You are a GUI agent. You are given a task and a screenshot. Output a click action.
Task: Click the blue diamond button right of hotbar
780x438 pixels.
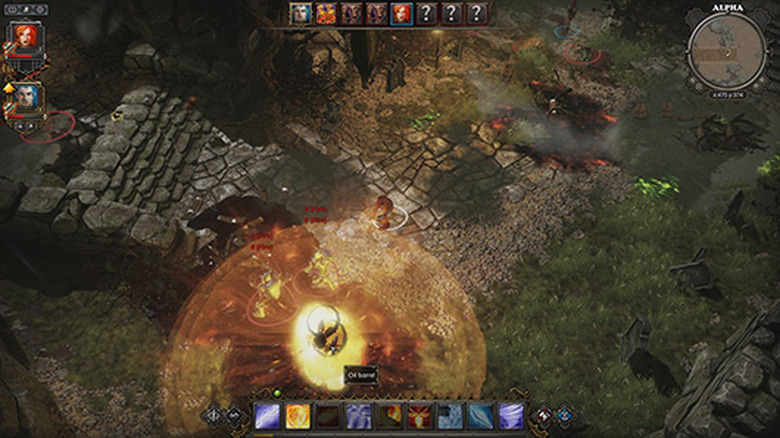pyautogui.click(x=565, y=414)
